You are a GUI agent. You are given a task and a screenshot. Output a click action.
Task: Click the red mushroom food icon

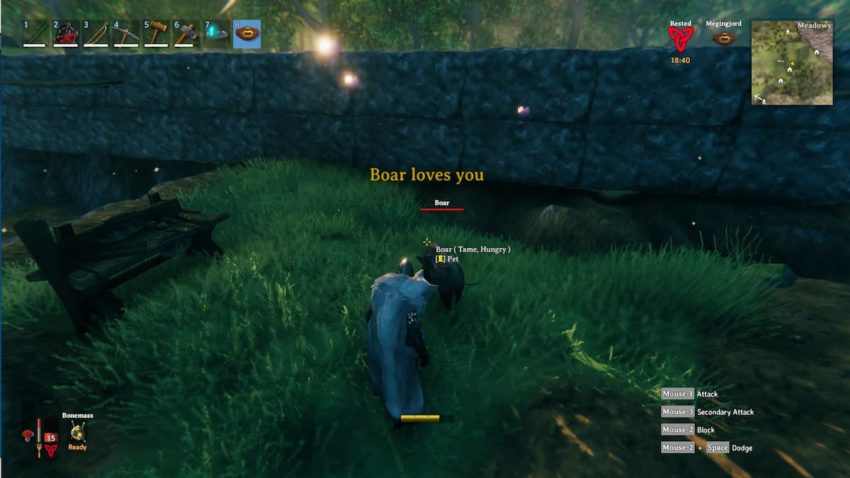pos(27,435)
